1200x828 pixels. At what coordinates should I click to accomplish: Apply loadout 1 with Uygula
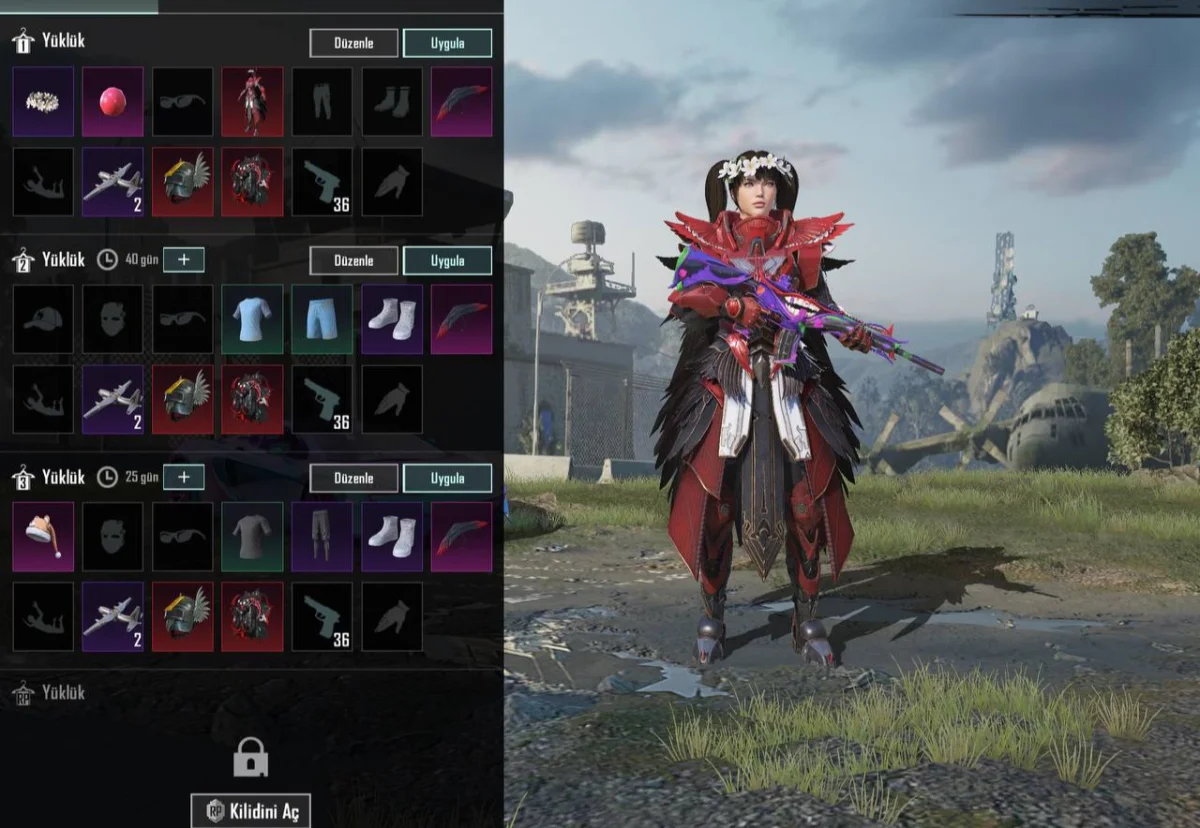pos(447,43)
